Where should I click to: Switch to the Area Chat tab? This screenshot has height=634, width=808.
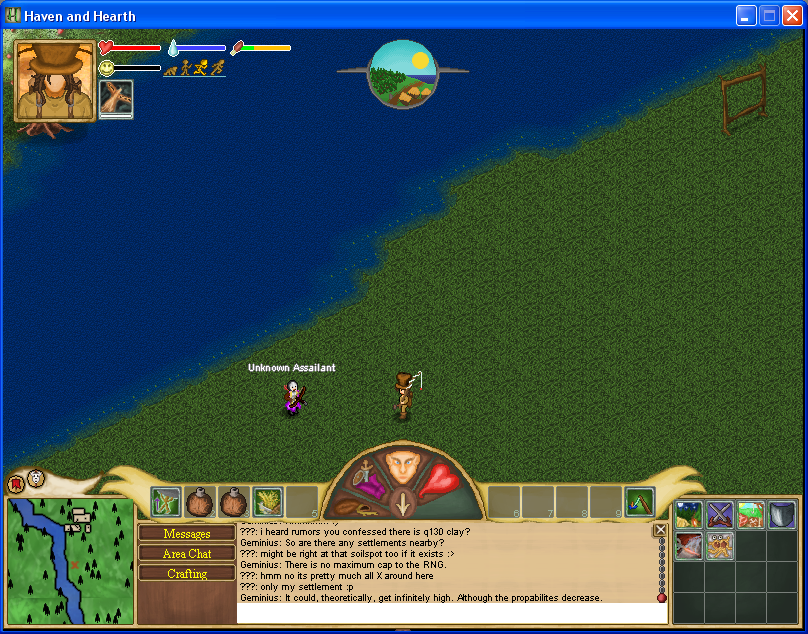pyautogui.click(x=187, y=554)
